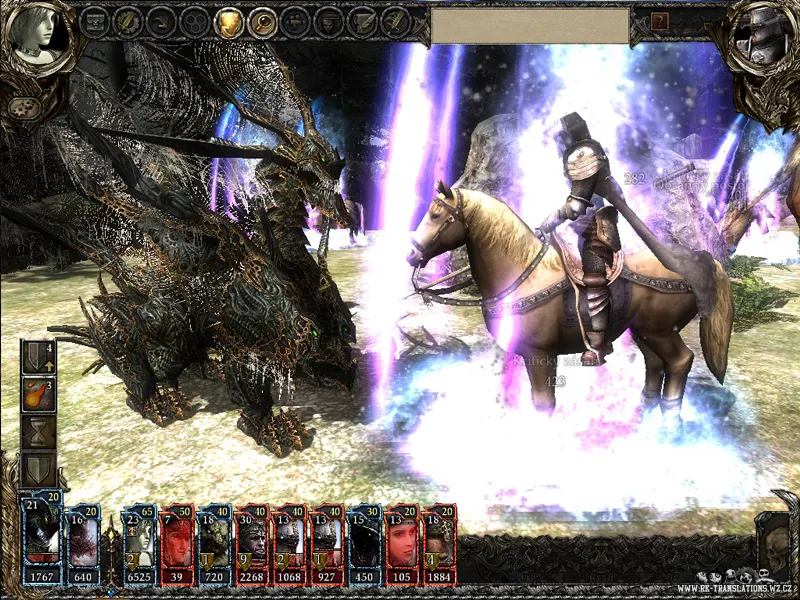Select the helmeted unit card showing 1068
The height and width of the screenshot is (600, 800).
[x=289, y=543]
